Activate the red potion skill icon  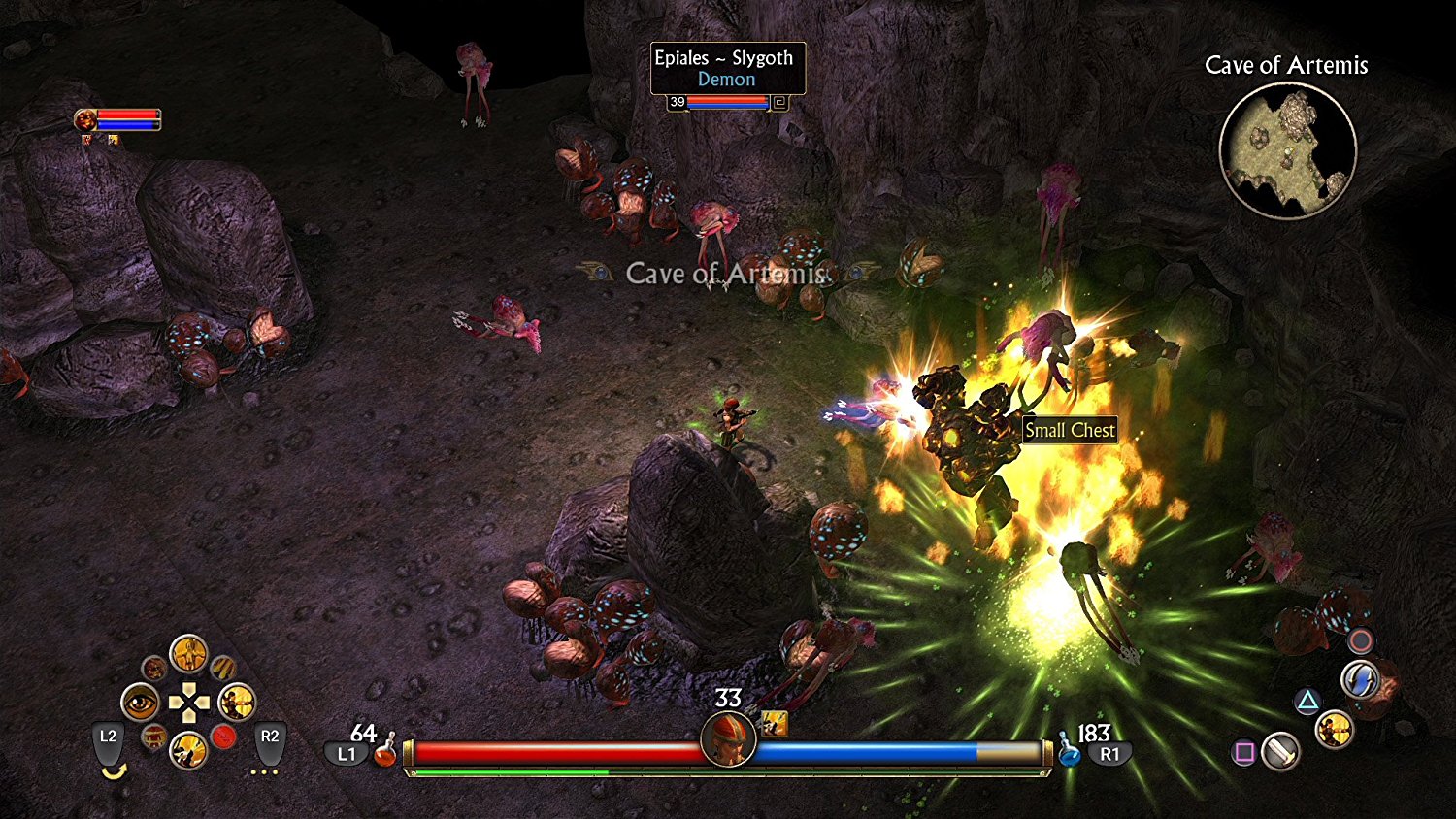pyautogui.click(x=223, y=736)
